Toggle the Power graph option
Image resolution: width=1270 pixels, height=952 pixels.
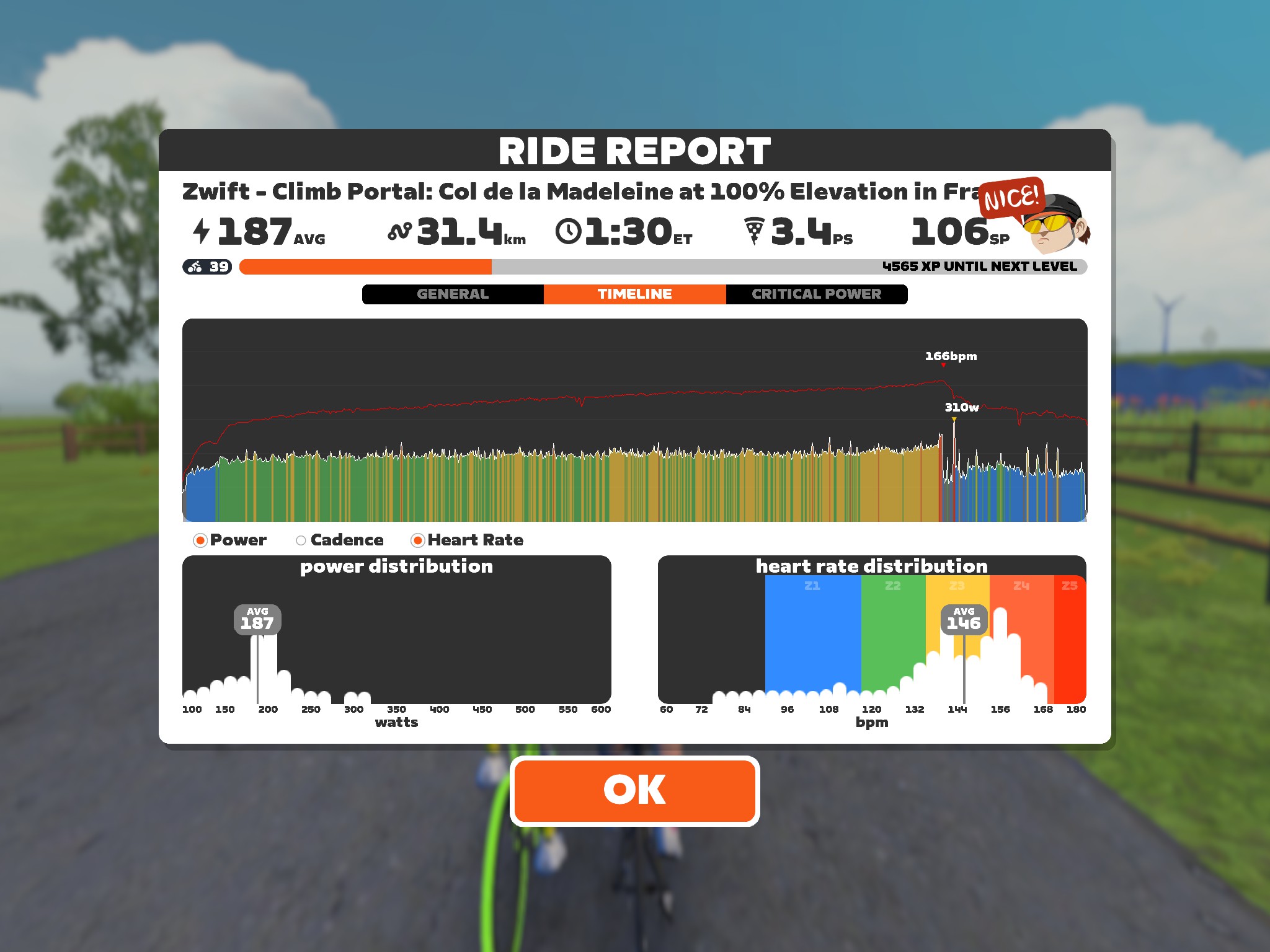pyautogui.click(x=200, y=540)
